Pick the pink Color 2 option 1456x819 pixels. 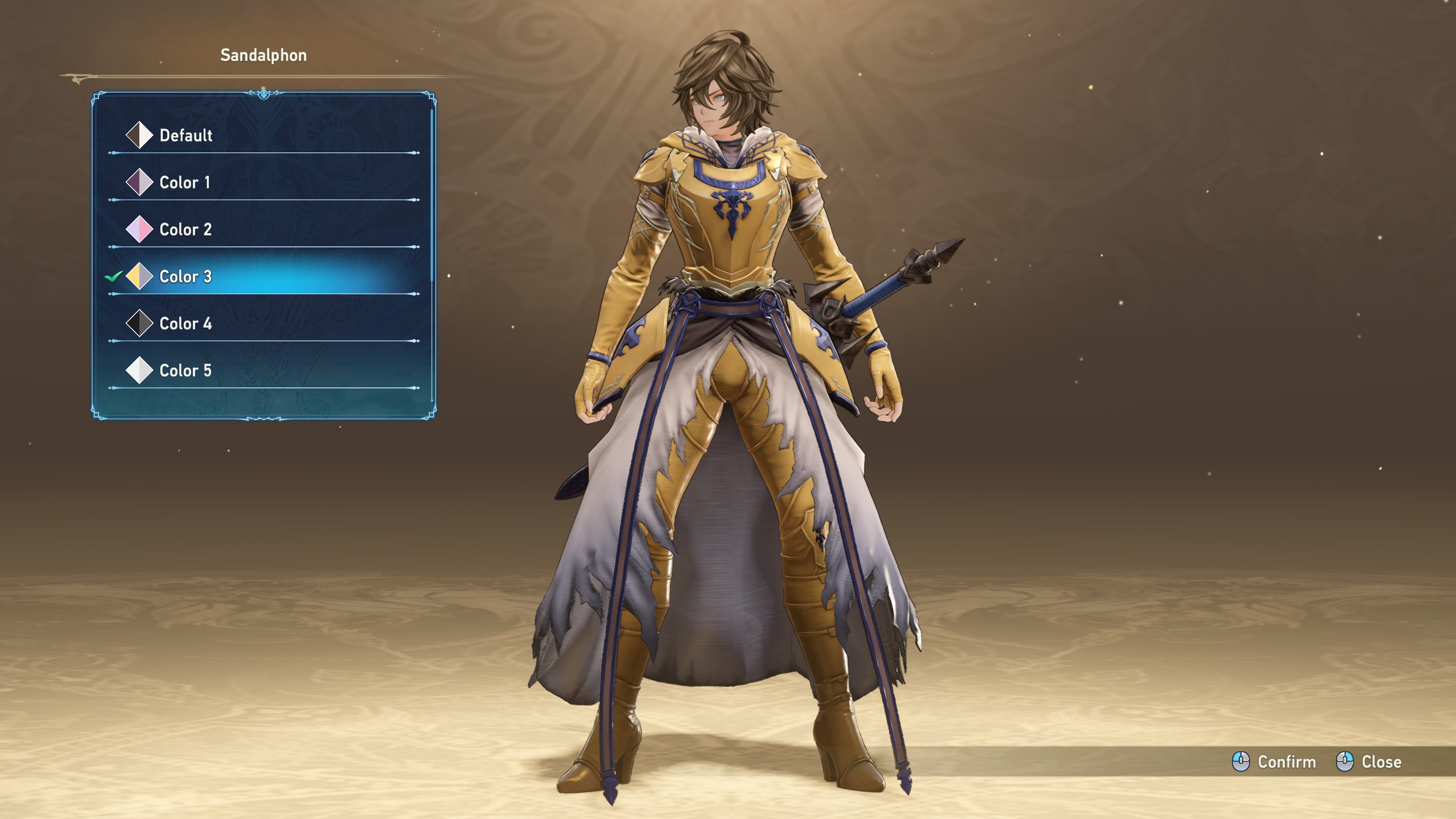click(185, 230)
